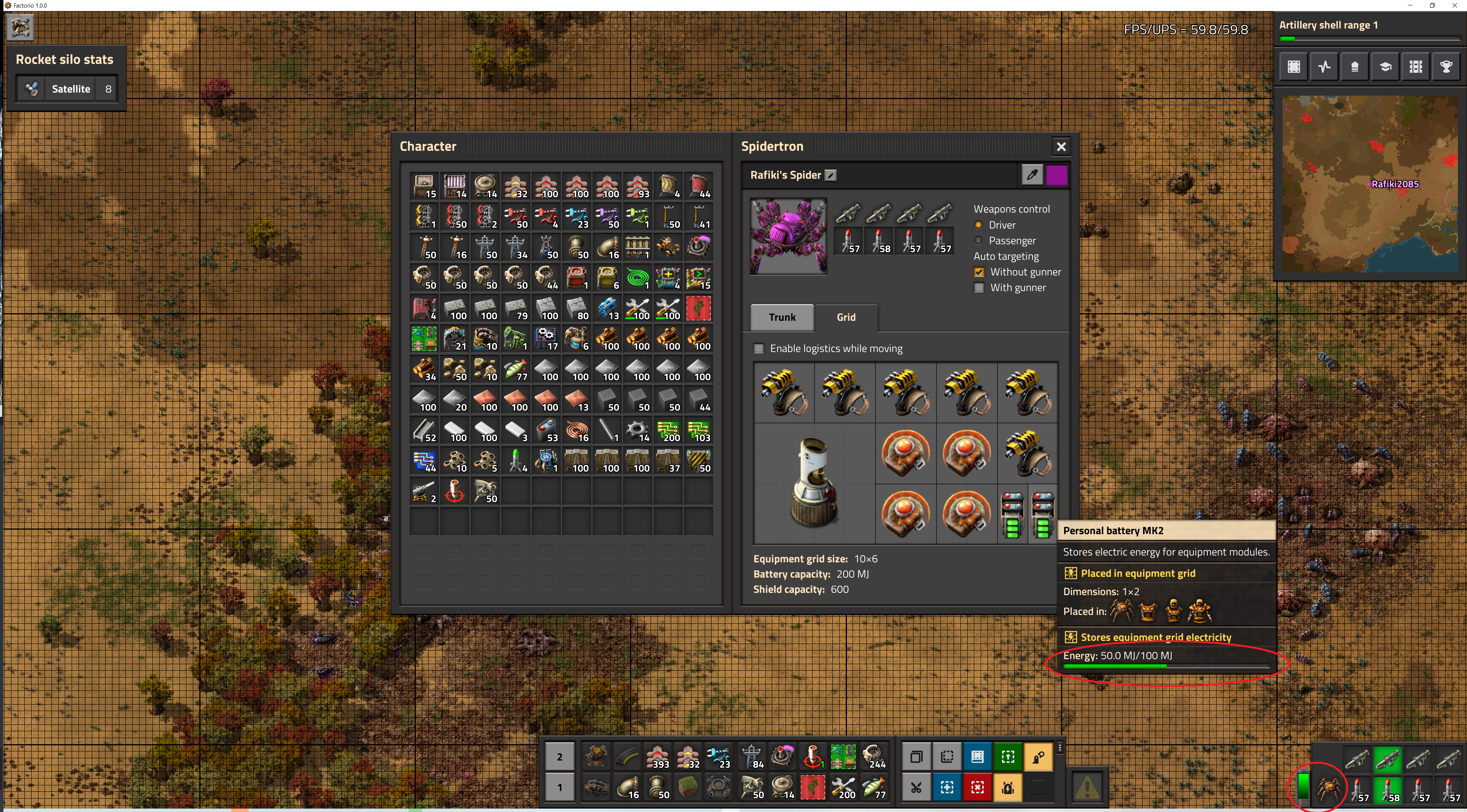This screenshot has width=1467, height=812.
Task: Switch to the Trunk tab
Action: pyautogui.click(x=782, y=317)
